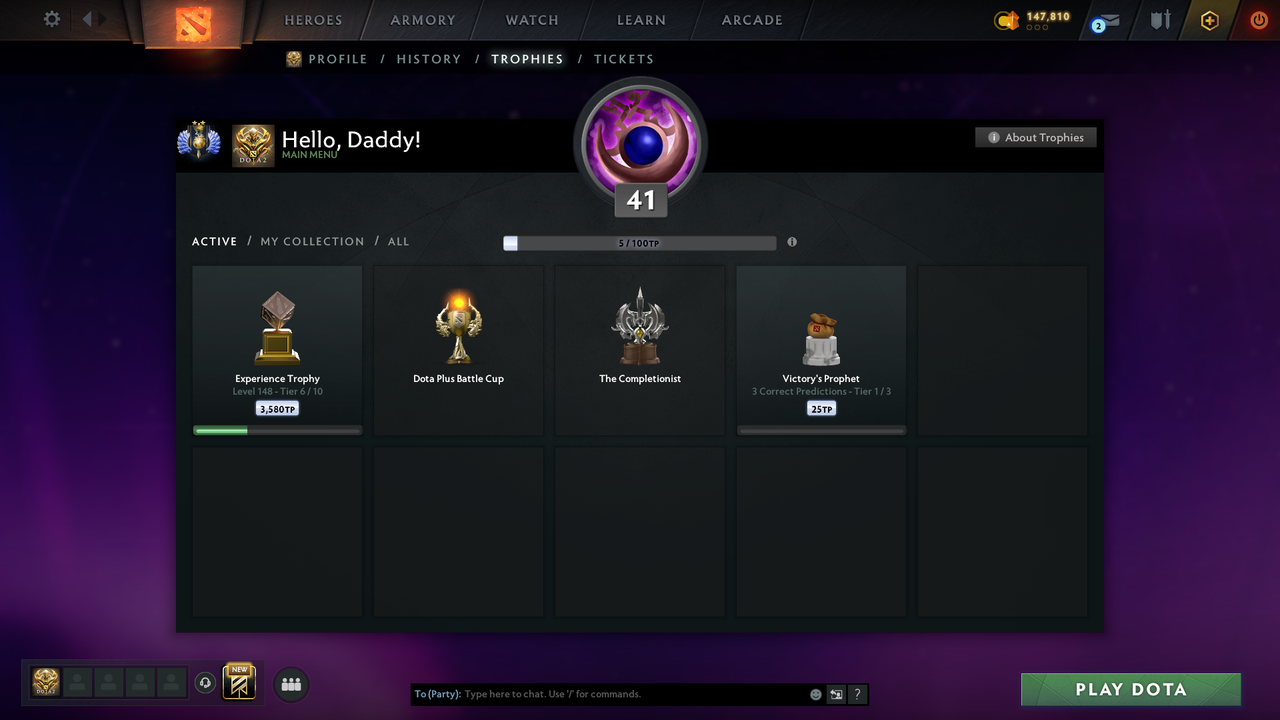Open the friends list with the people icon
This screenshot has width=1280, height=720.
pyautogui.click(x=291, y=684)
